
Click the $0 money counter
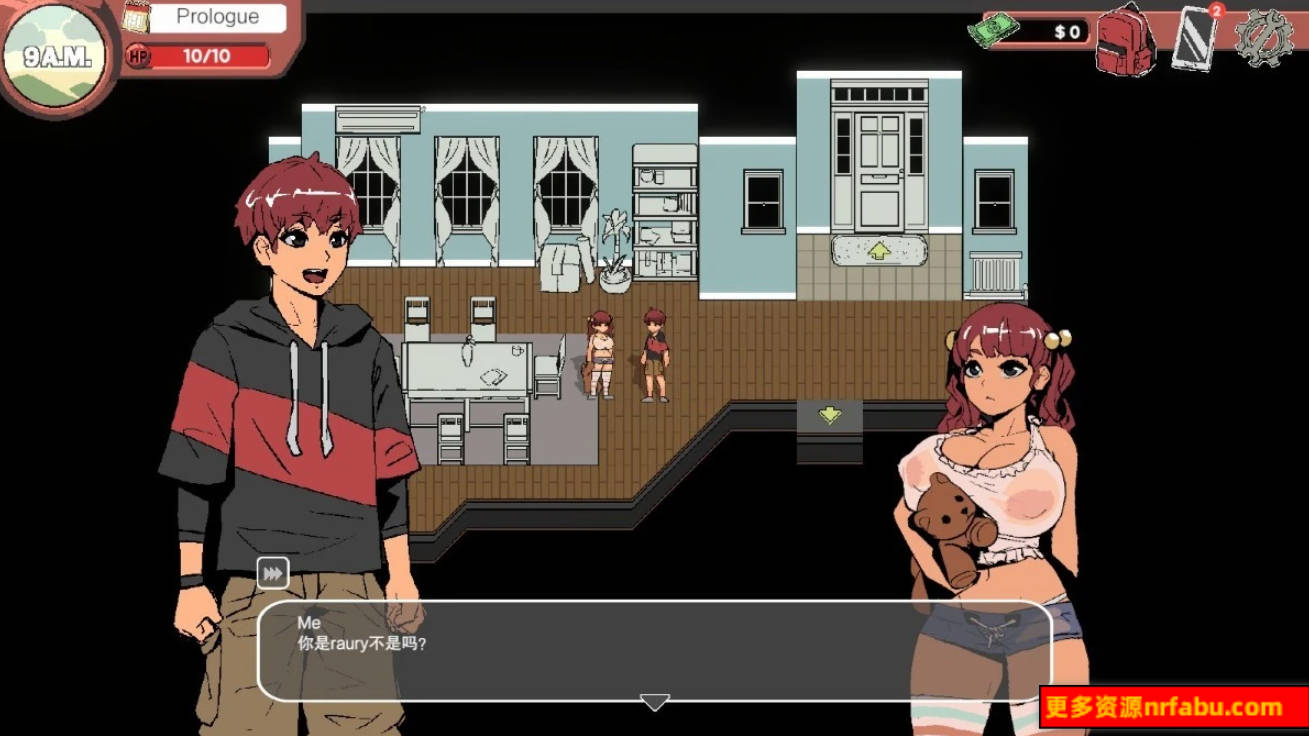pos(1066,30)
